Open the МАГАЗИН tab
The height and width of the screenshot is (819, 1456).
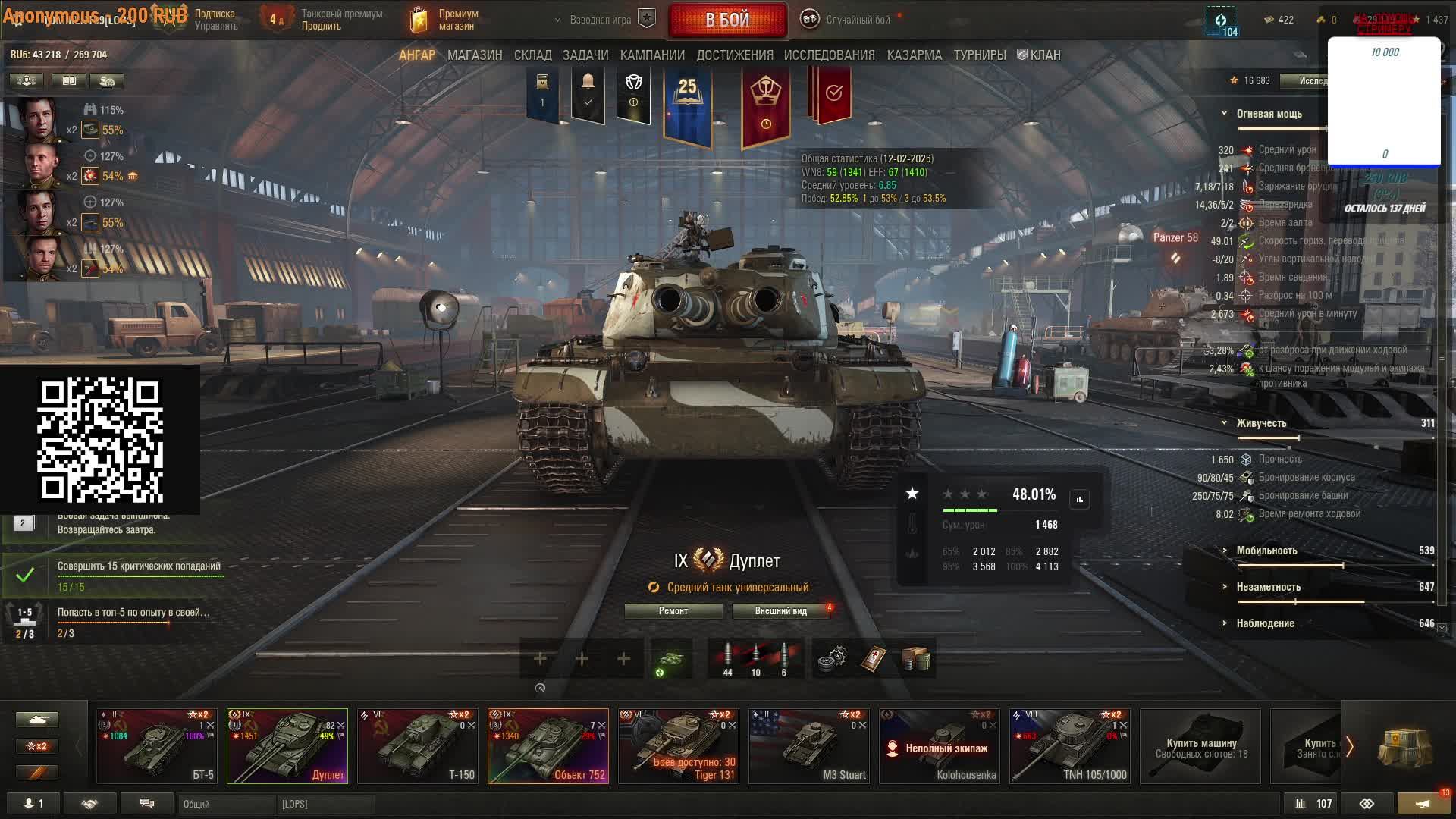coord(475,55)
